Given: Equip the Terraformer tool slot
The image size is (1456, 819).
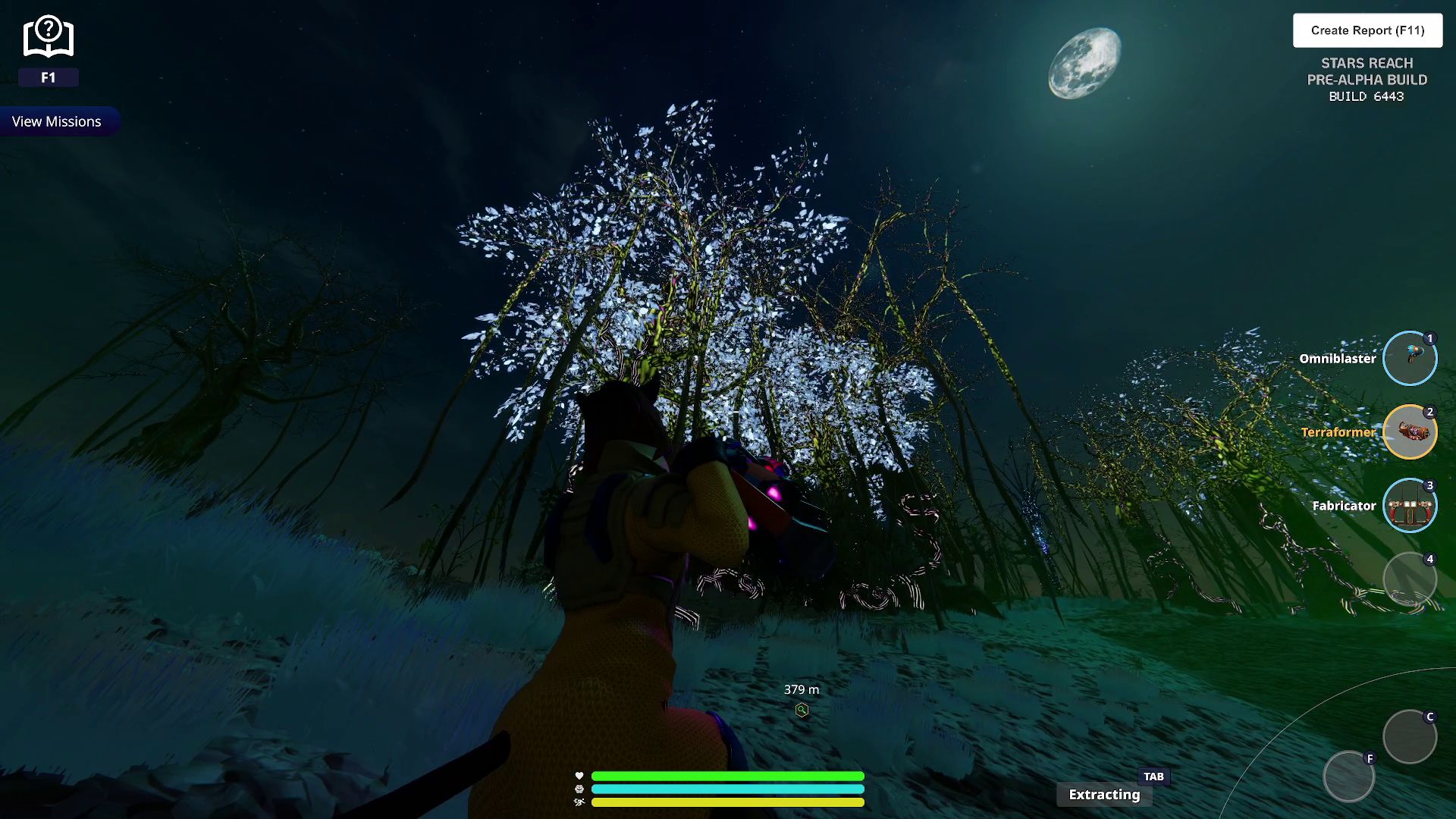Looking at the screenshot, I should click(x=1409, y=431).
